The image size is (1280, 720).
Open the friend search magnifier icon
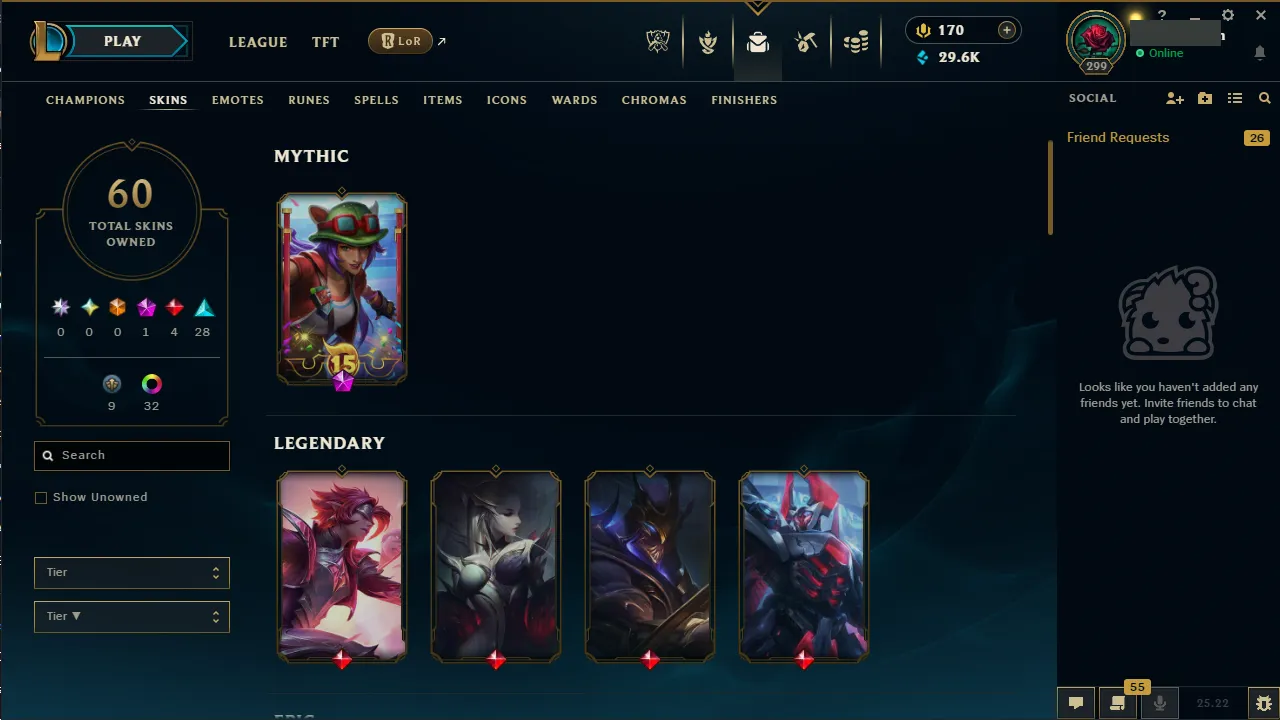(x=1264, y=98)
